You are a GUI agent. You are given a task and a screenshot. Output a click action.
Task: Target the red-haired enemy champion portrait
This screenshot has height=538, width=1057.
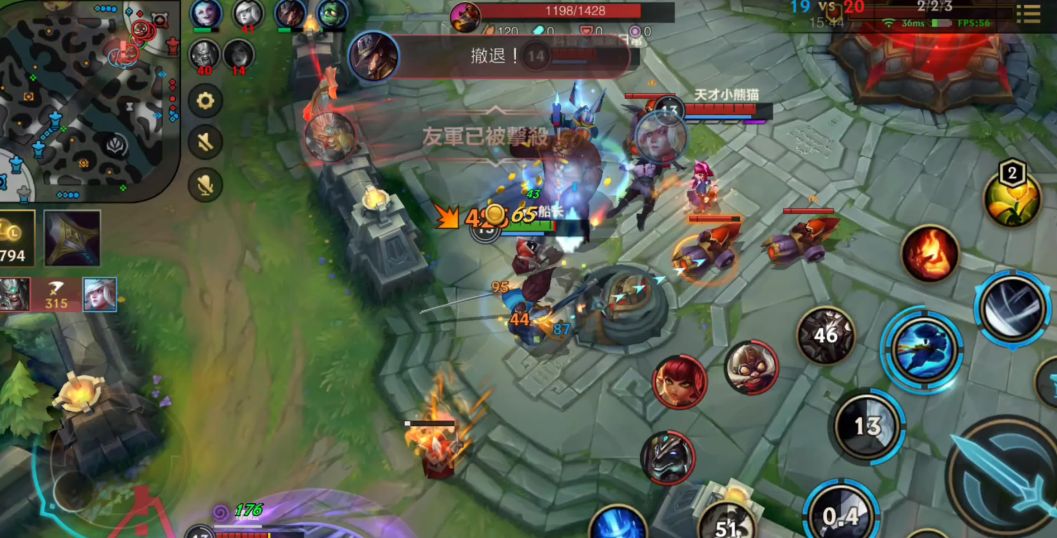tap(680, 381)
